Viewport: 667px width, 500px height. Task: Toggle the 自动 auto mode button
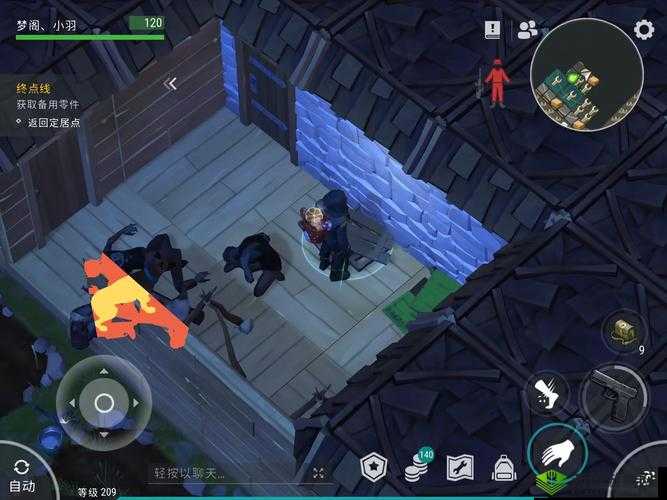click(x=20, y=476)
